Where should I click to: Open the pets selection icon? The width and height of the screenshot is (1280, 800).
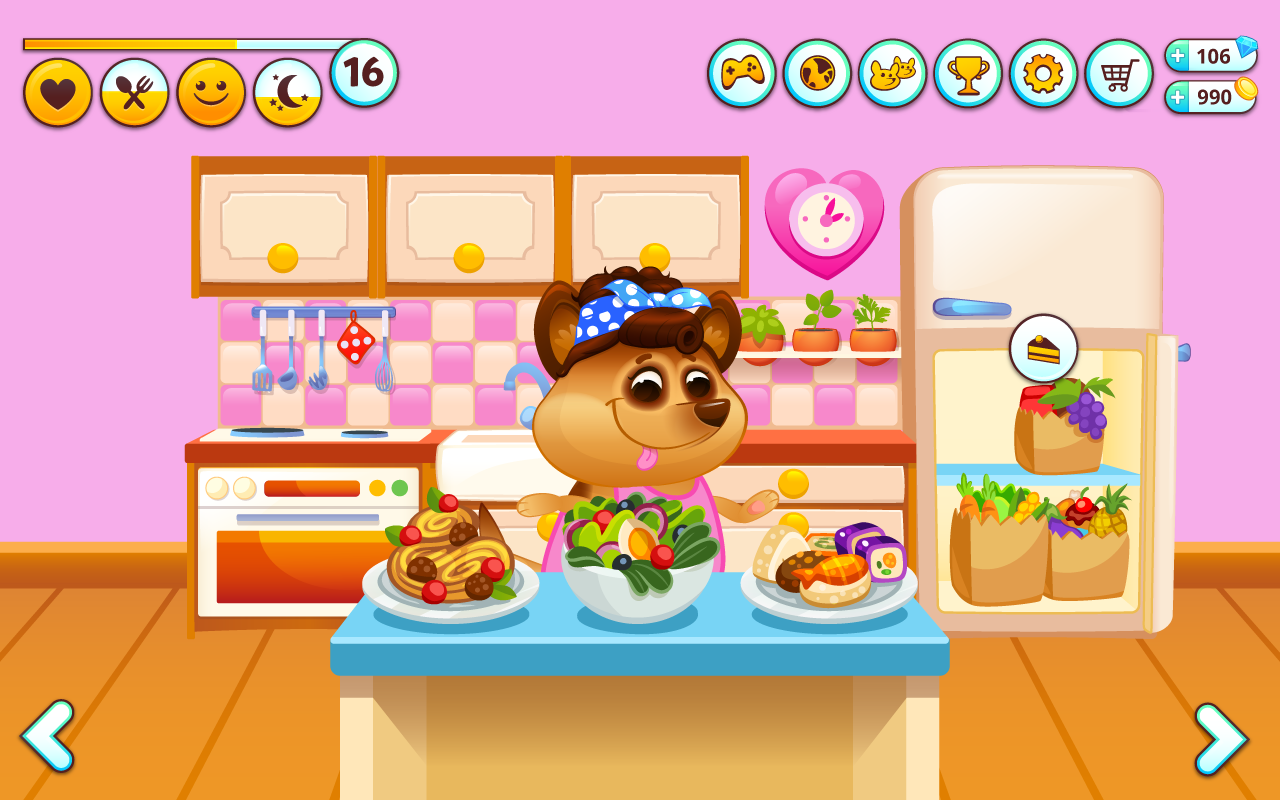click(894, 73)
